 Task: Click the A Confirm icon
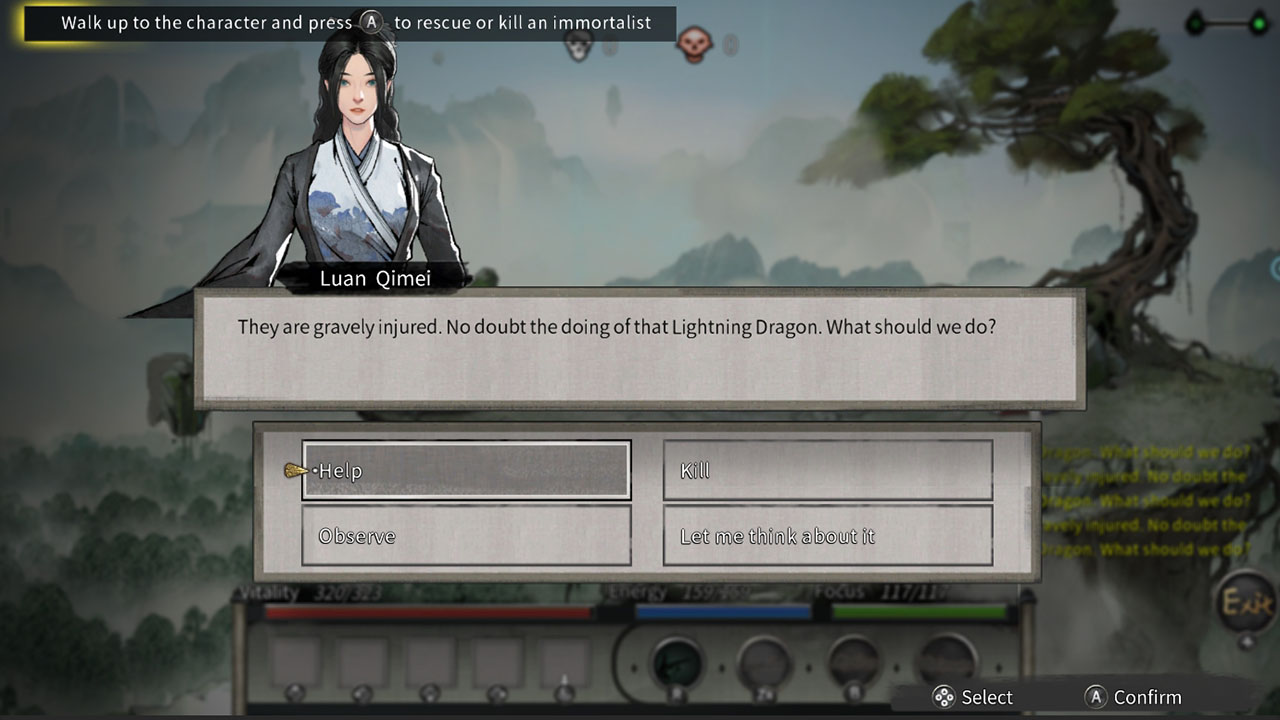pyautogui.click(x=1097, y=697)
